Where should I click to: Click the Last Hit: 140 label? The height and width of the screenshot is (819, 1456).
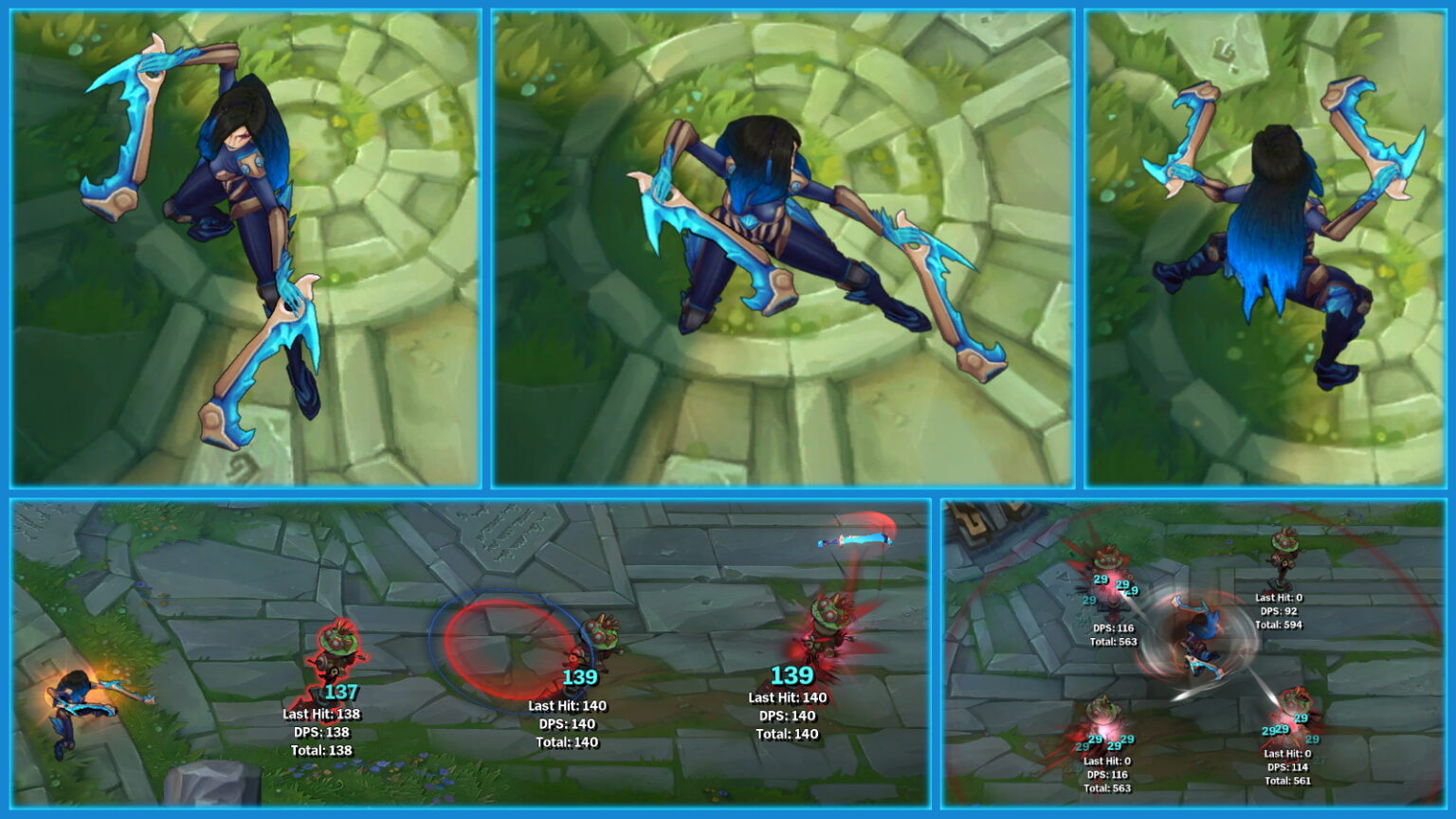click(x=570, y=705)
